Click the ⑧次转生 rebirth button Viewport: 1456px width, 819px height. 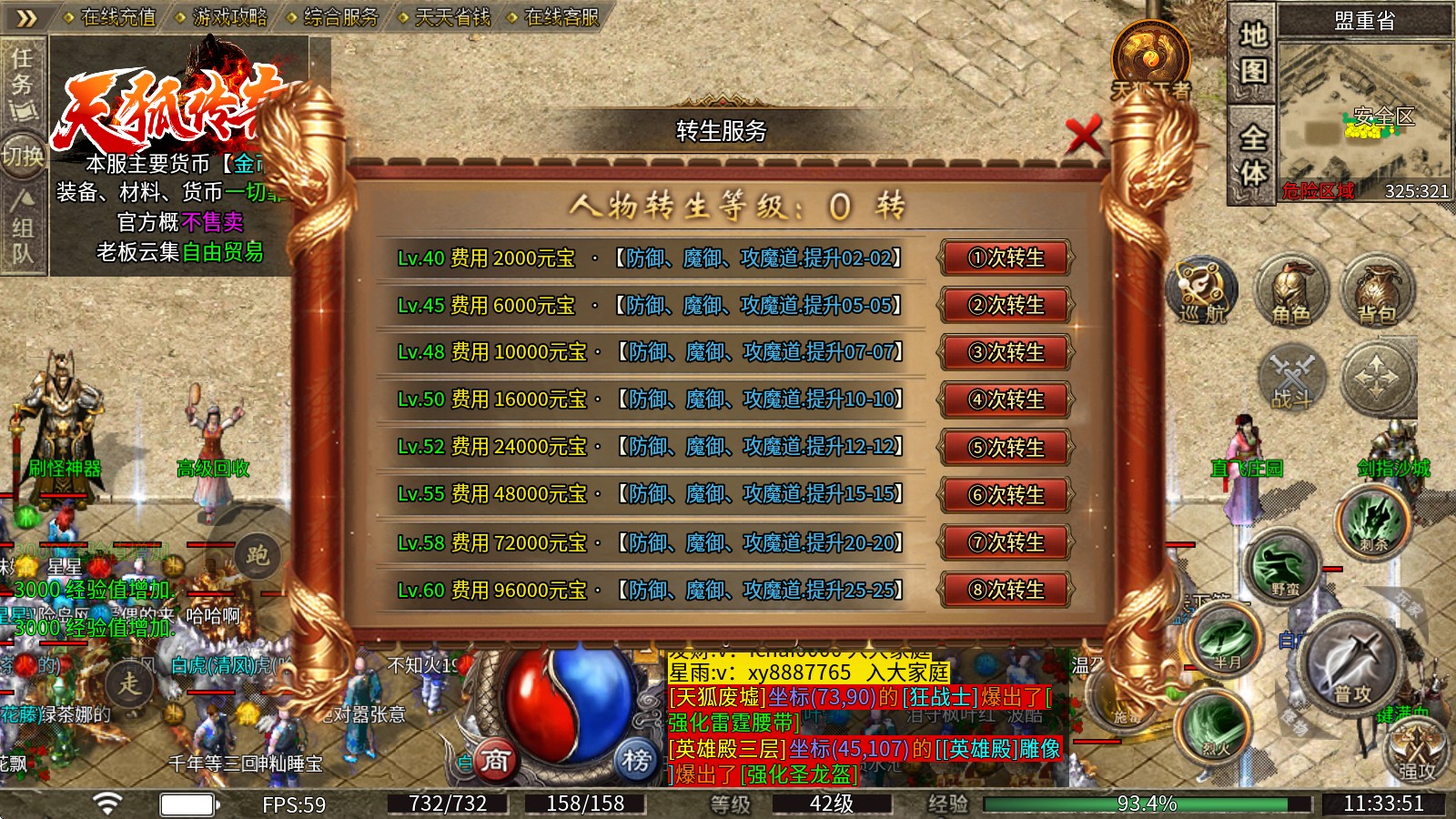(x=1004, y=591)
